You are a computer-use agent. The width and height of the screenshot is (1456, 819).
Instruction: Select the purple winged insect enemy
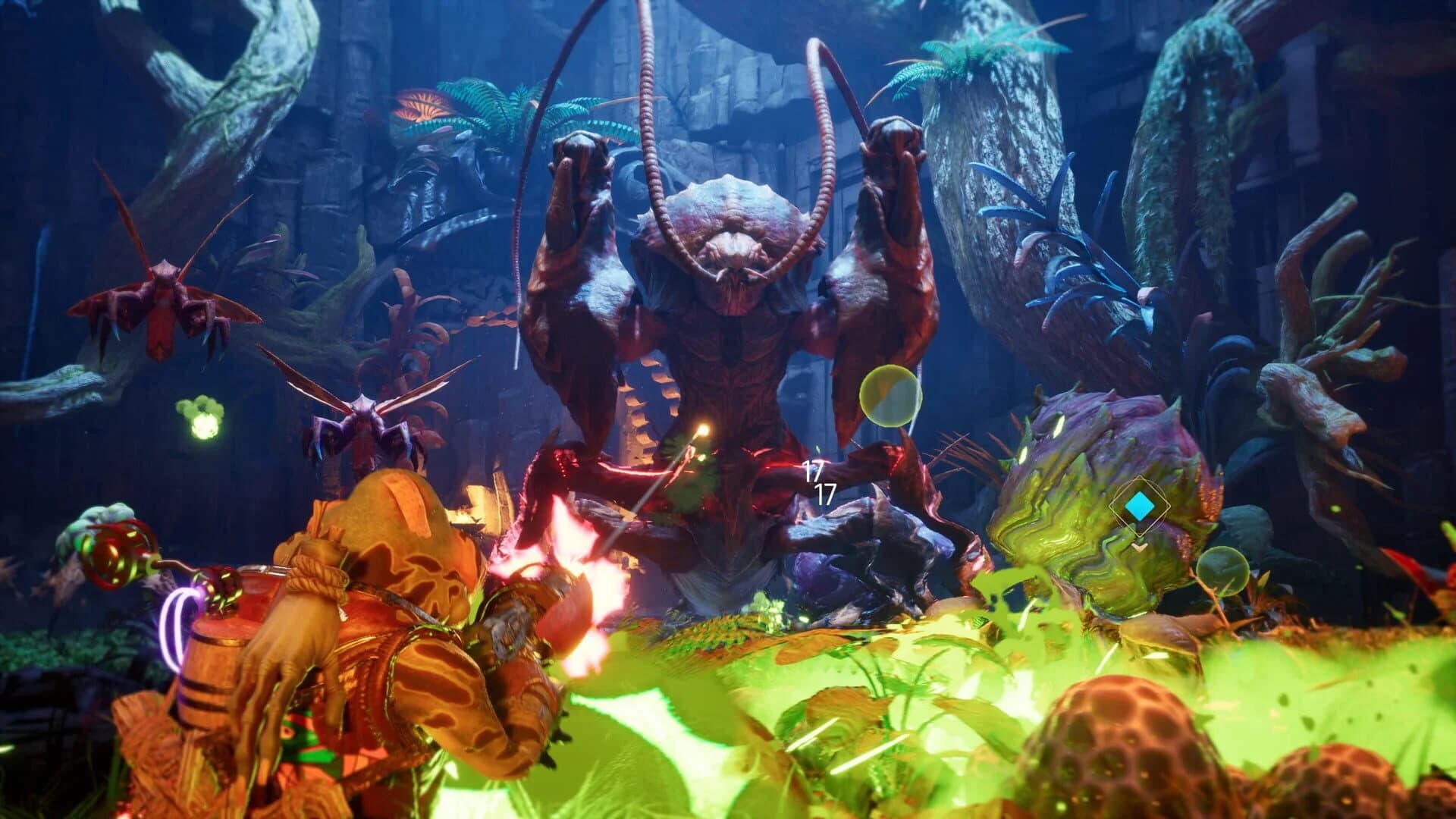pyautogui.click(x=364, y=425)
